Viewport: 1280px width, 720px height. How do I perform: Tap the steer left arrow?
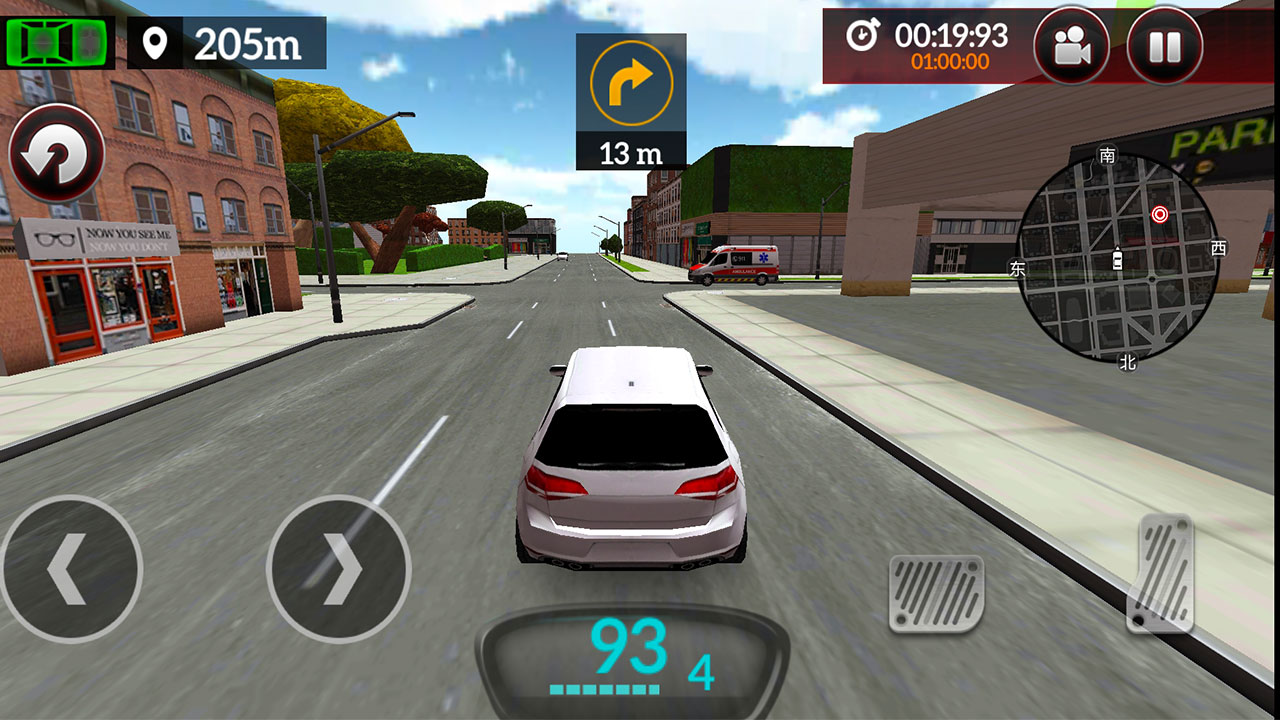[x=70, y=570]
